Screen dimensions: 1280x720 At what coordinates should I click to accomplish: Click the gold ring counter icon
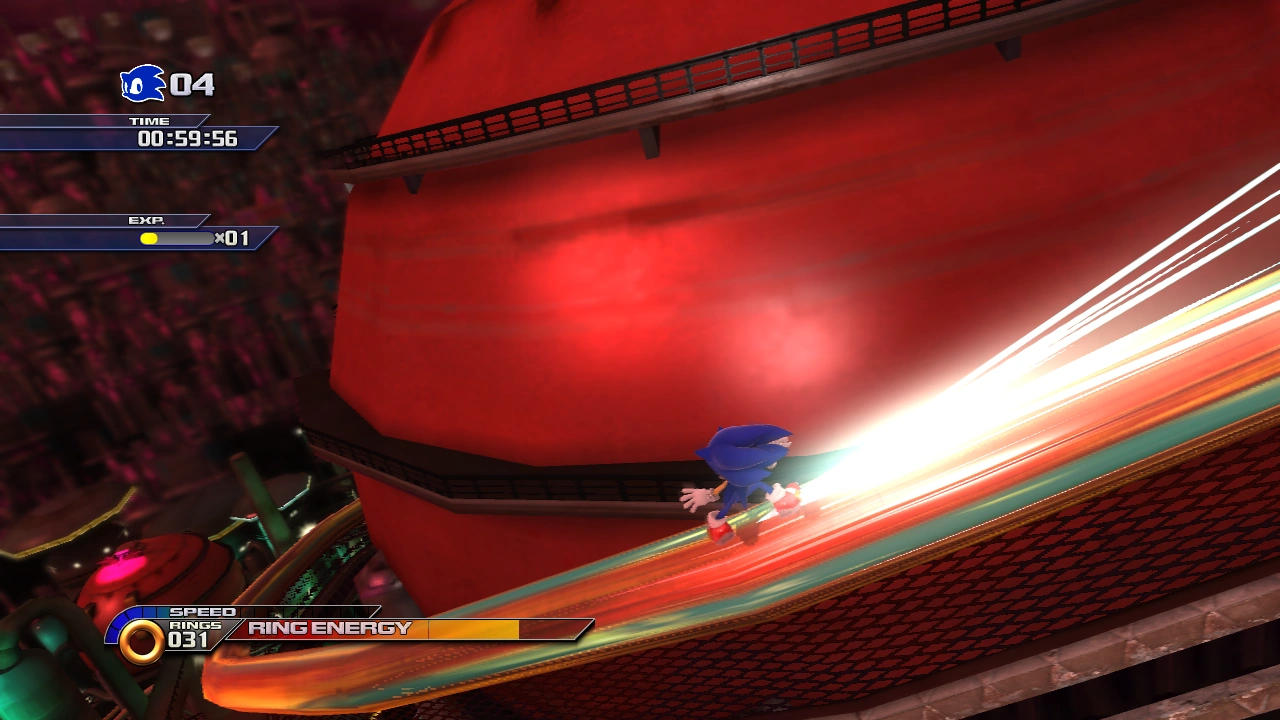[141, 642]
